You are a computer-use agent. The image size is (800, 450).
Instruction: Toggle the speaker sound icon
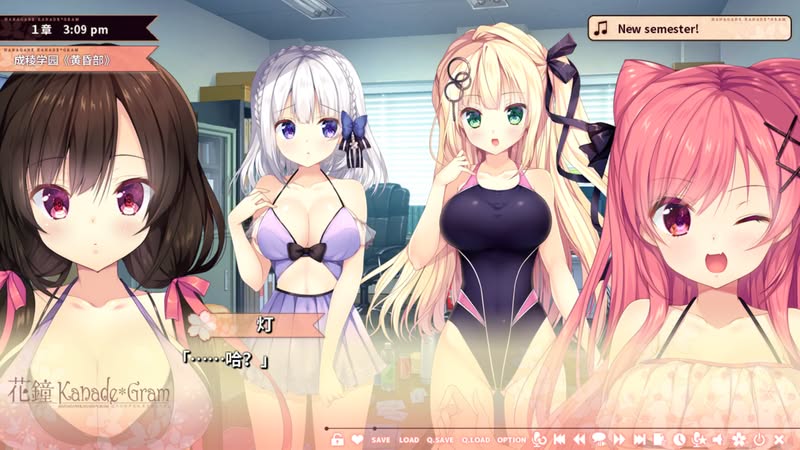click(718, 439)
